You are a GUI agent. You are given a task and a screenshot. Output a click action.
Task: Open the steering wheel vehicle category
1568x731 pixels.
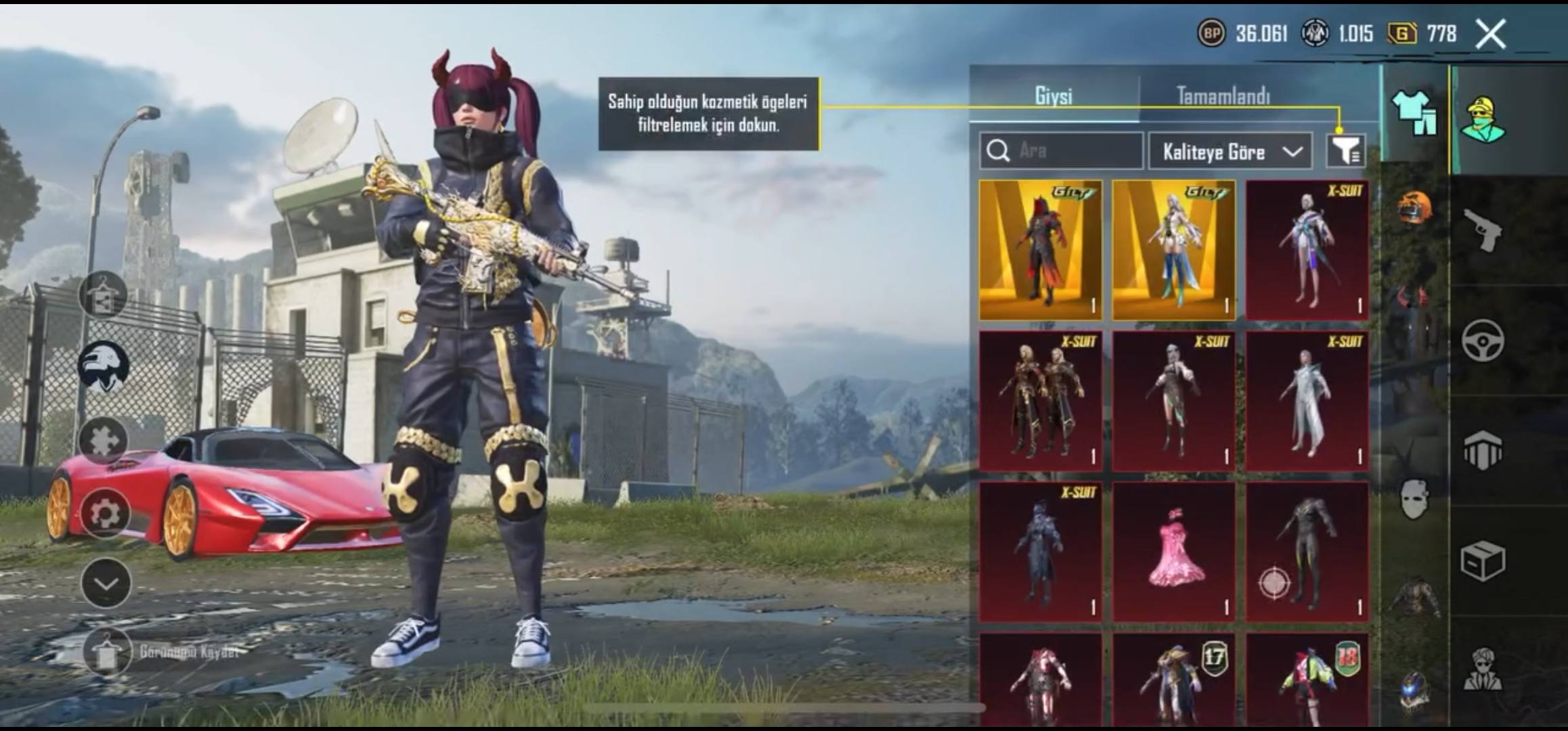click(x=1483, y=340)
